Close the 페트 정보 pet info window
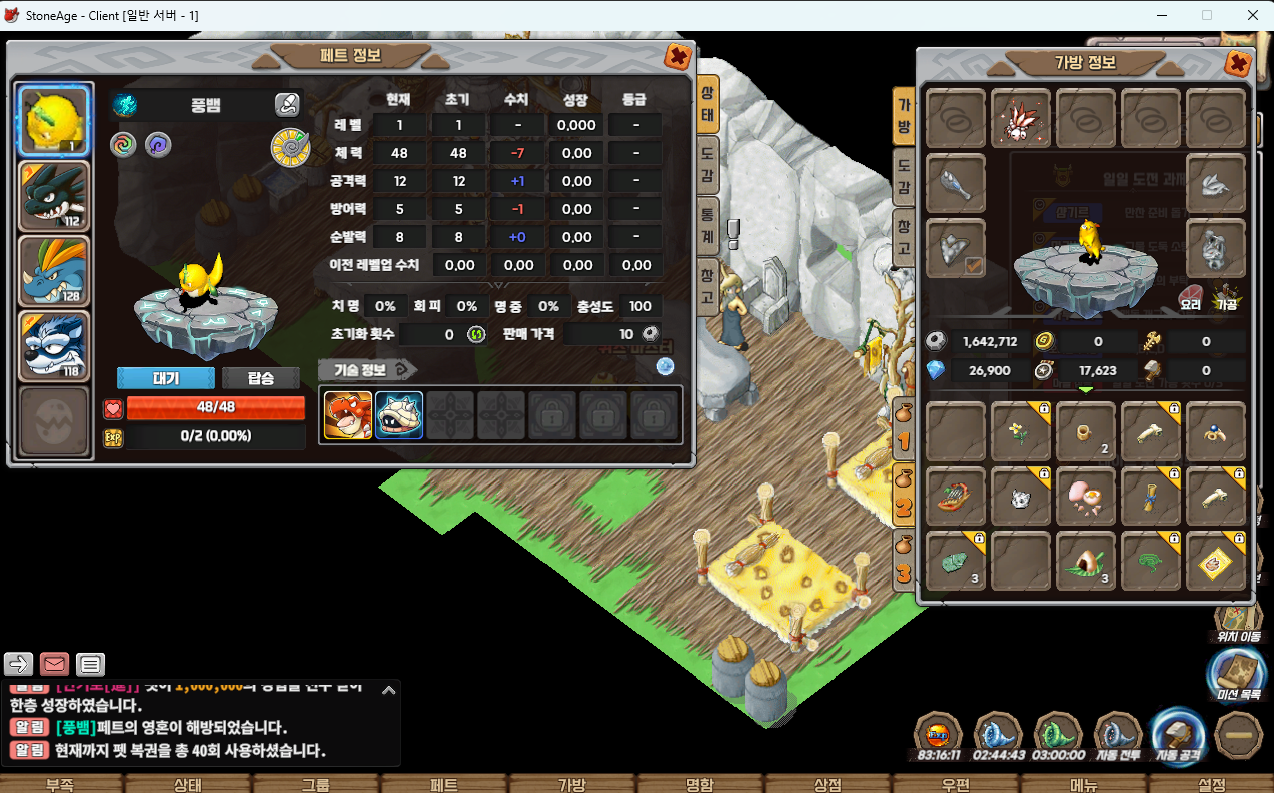Screen dimensions: 1274x793 (x=678, y=57)
